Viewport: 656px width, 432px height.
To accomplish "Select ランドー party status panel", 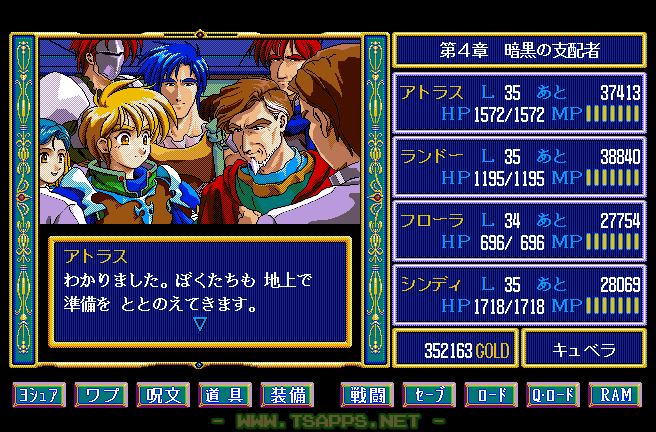I will point(519,167).
